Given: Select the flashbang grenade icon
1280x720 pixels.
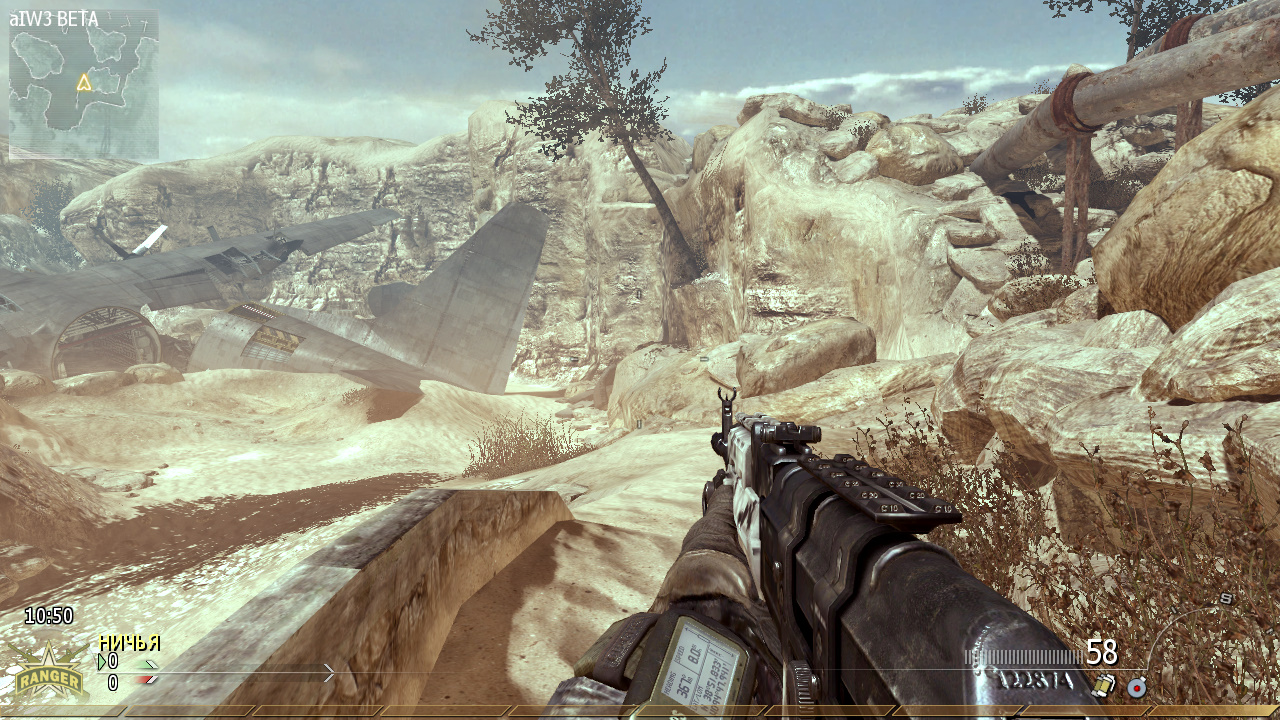Looking at the screenshot, I should [x=1105, y=685].
